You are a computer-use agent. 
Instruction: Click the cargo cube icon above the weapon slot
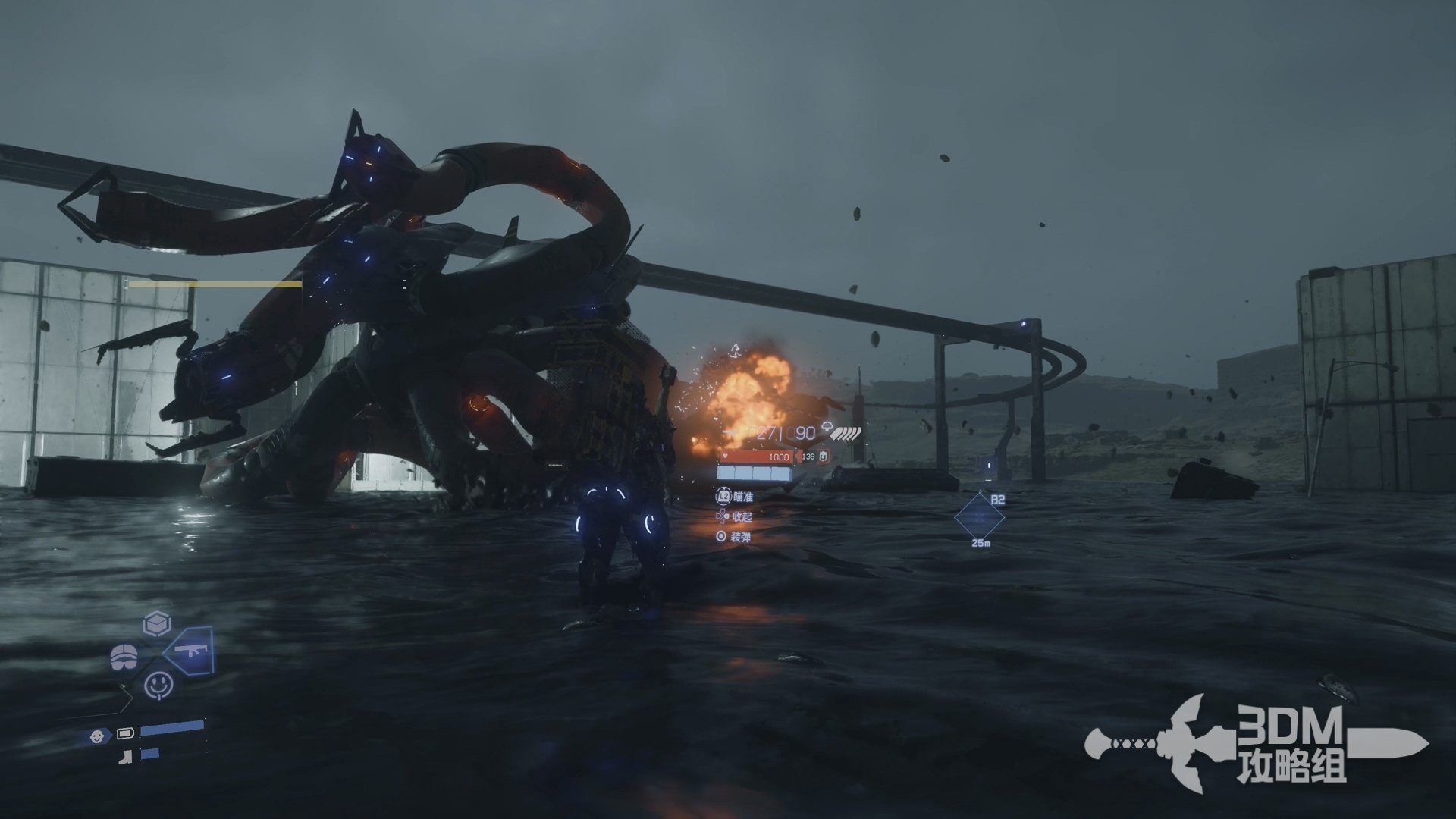[x=156, y=623]
